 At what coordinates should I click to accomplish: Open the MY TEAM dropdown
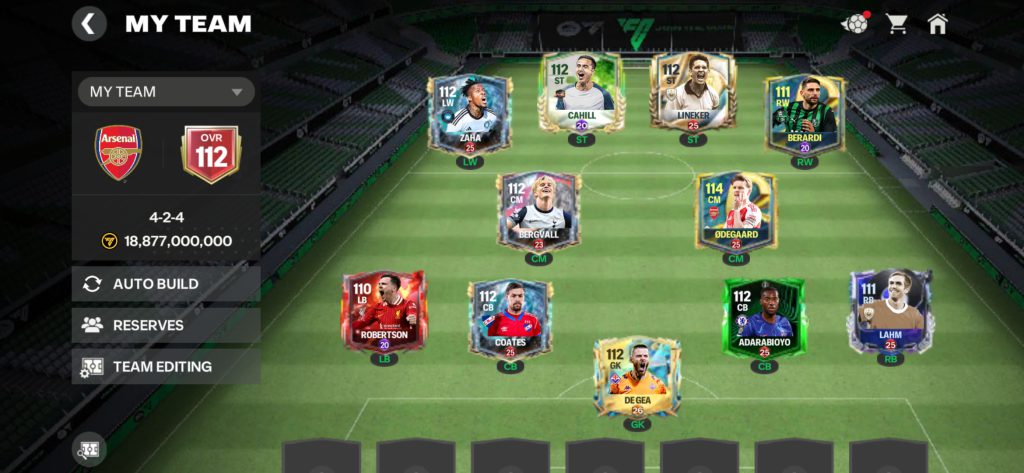166,92
